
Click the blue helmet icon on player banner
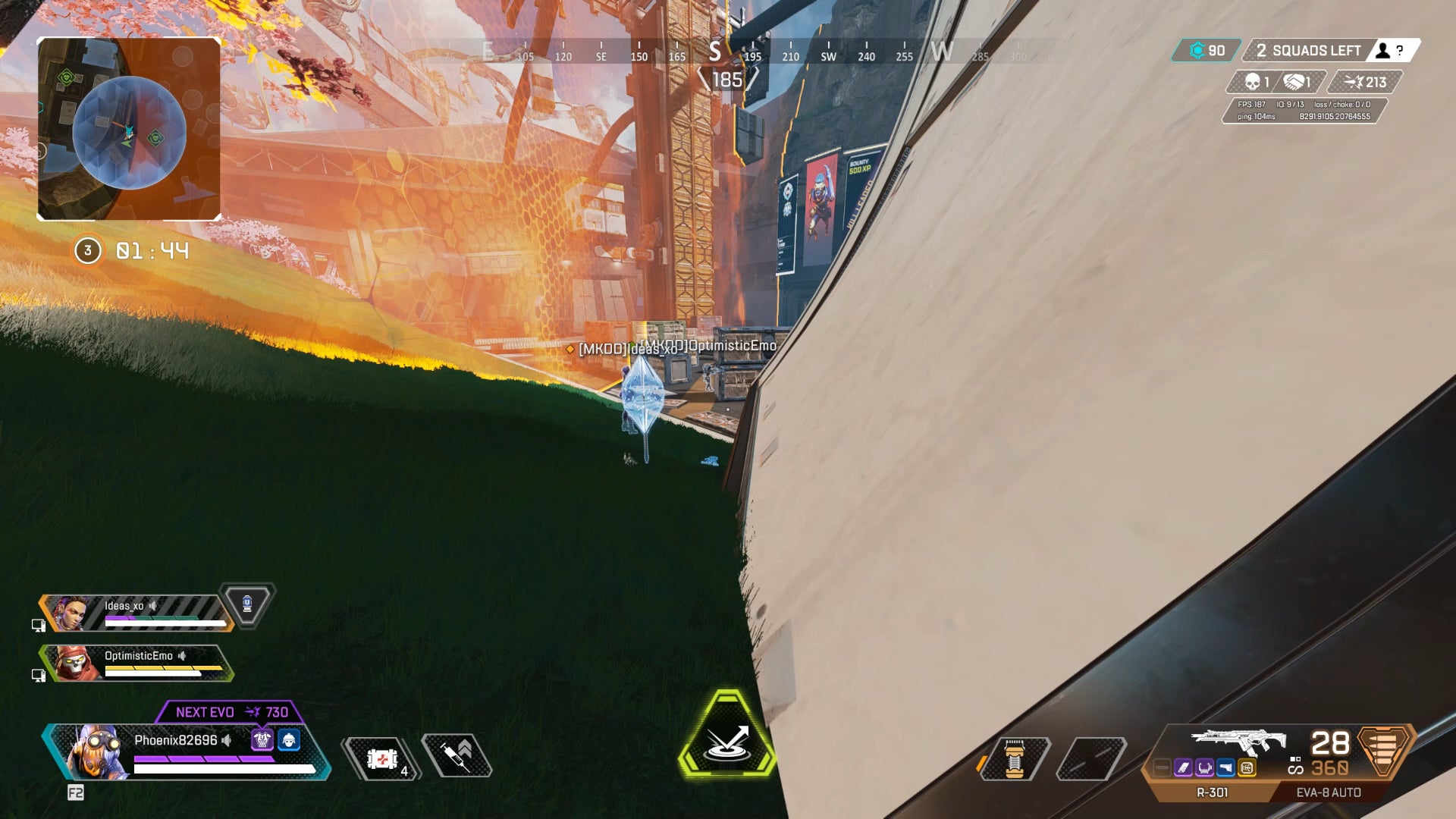coord(289,740)
